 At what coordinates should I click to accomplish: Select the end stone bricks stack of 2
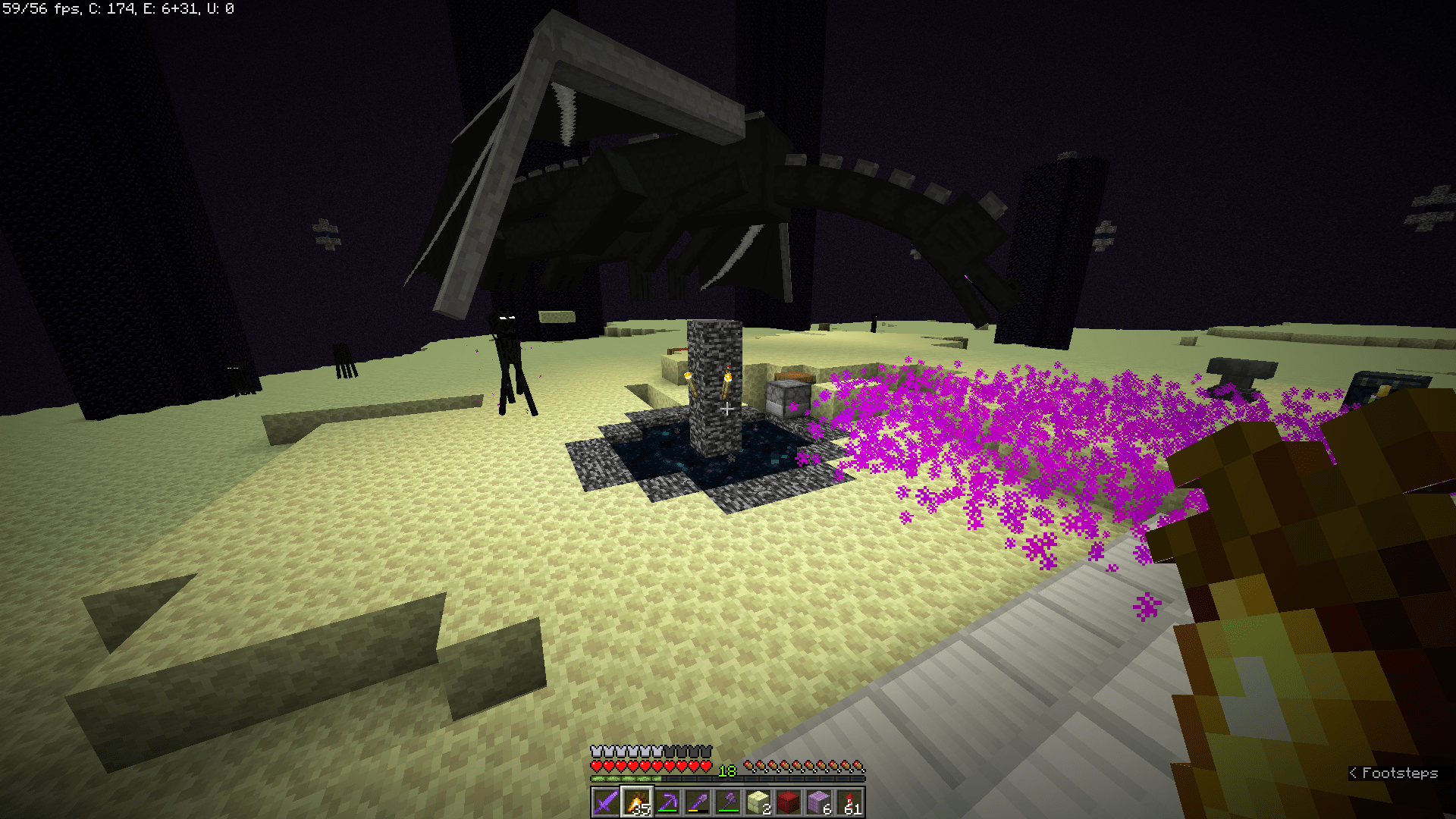click(x=760, y=802)
